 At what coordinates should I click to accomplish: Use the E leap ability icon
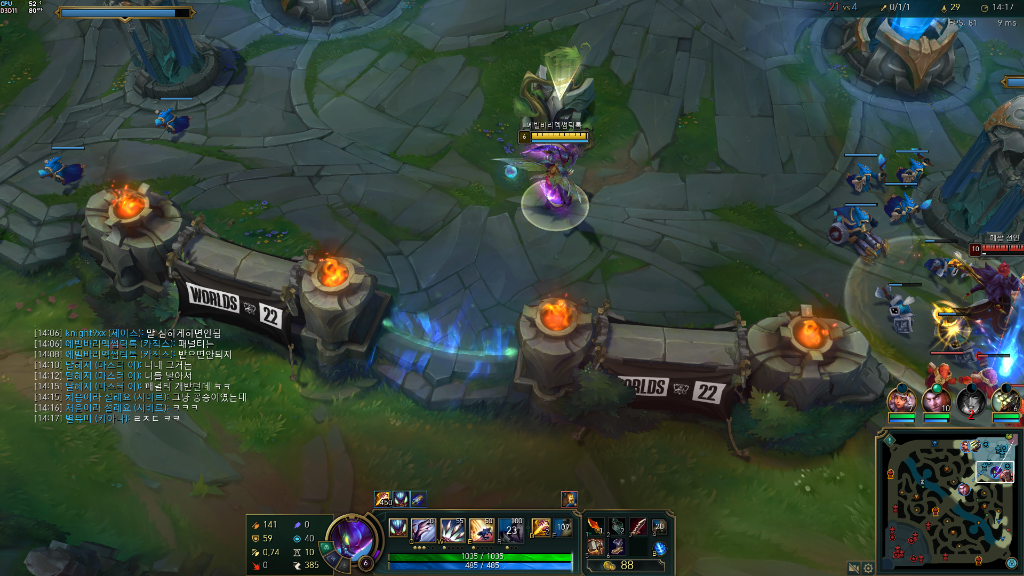482,529
